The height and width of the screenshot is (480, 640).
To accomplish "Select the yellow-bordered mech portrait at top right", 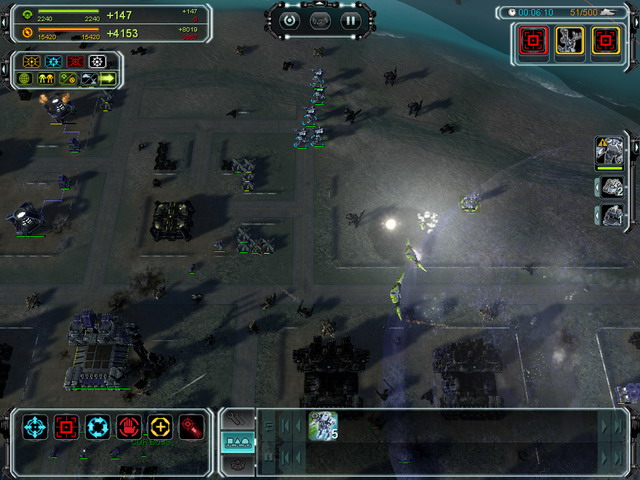I will (x=569, y=39).
